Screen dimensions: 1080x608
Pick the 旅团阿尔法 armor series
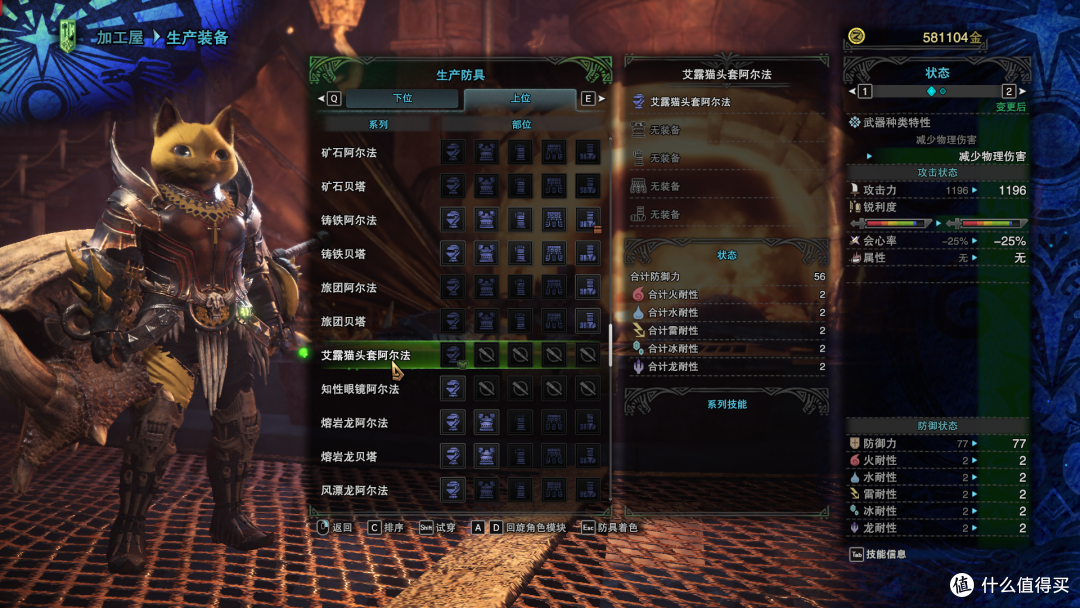click(349, 288)
